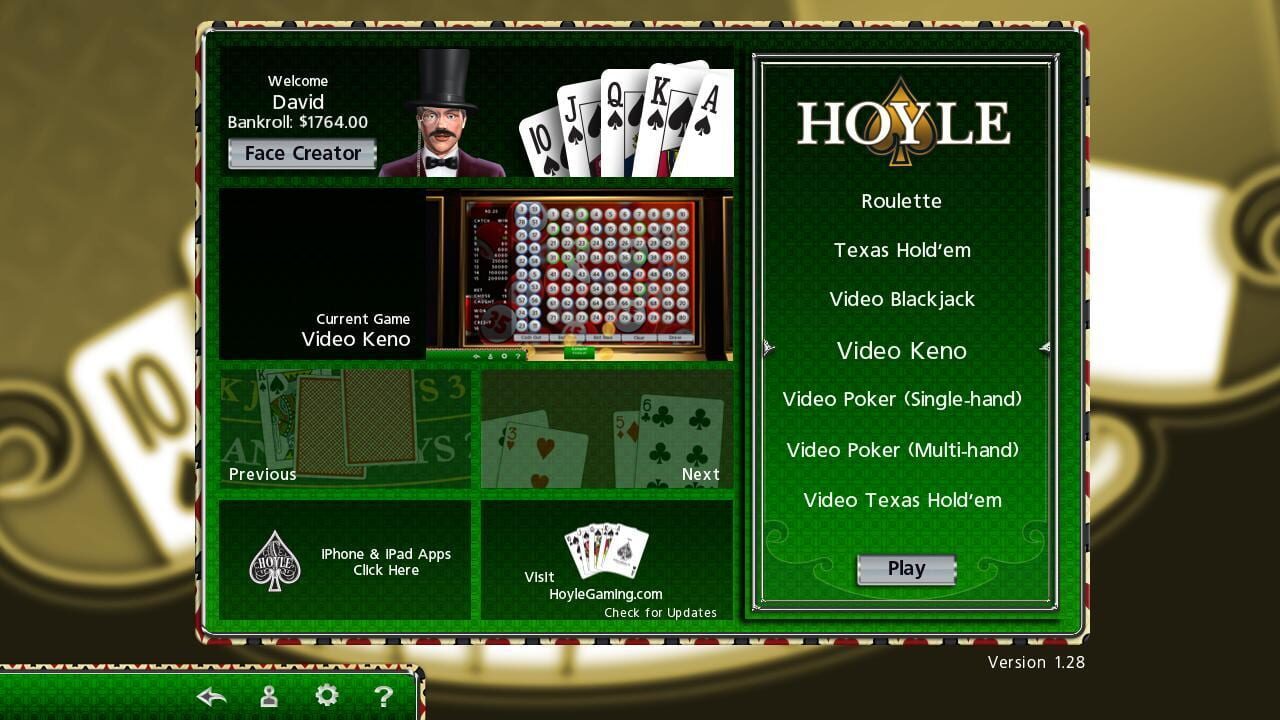The width and height of the screenshot is (1280, 720).
Task: Click the right arrow beside Video Keno
Action: pyautogui.click(x=1044, y=348)
